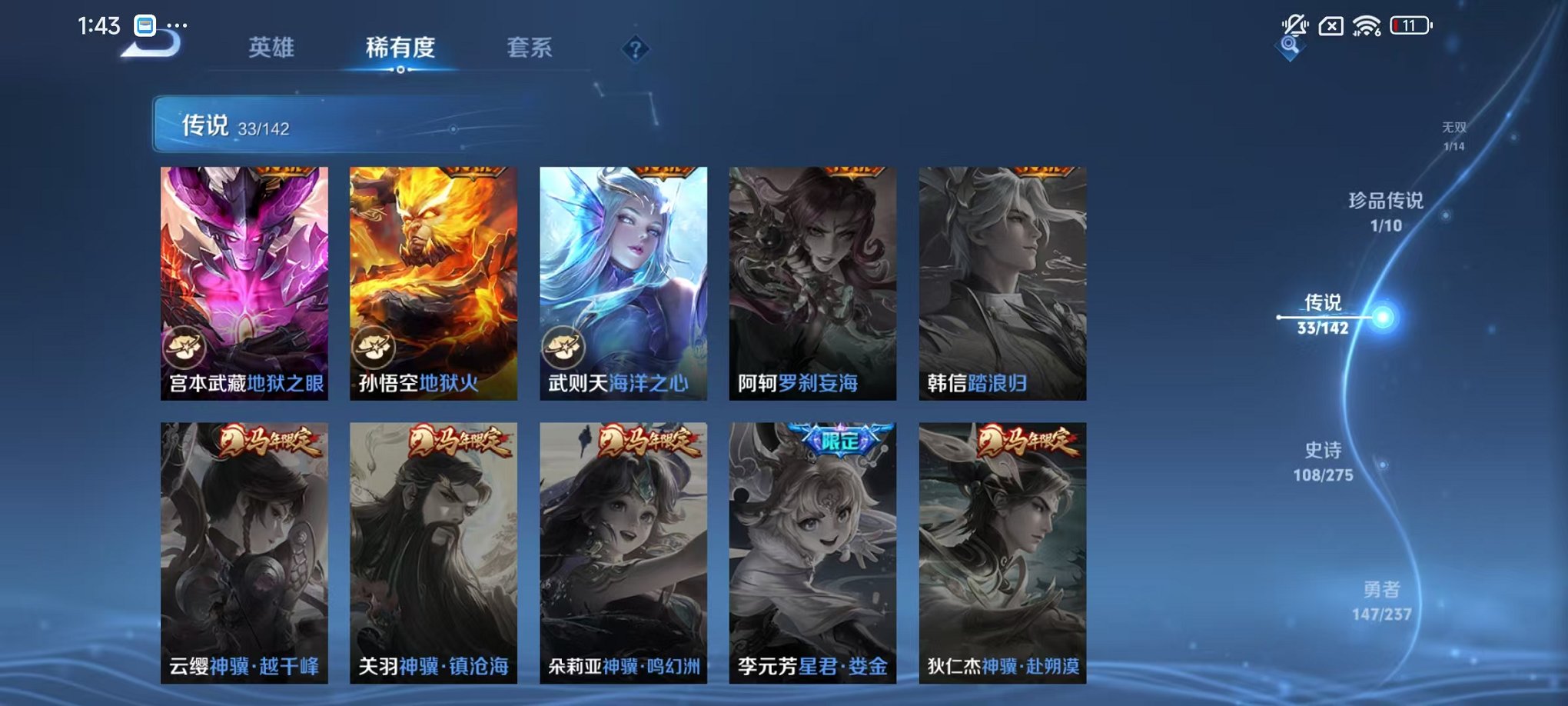
Task: Open the help question mark icon
Action: (635, 50)
